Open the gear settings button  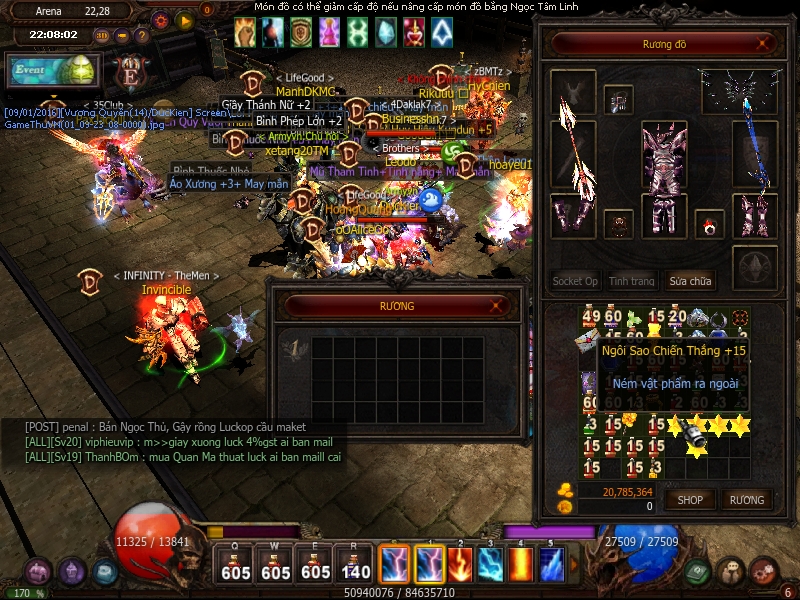[x=161, y=19]
